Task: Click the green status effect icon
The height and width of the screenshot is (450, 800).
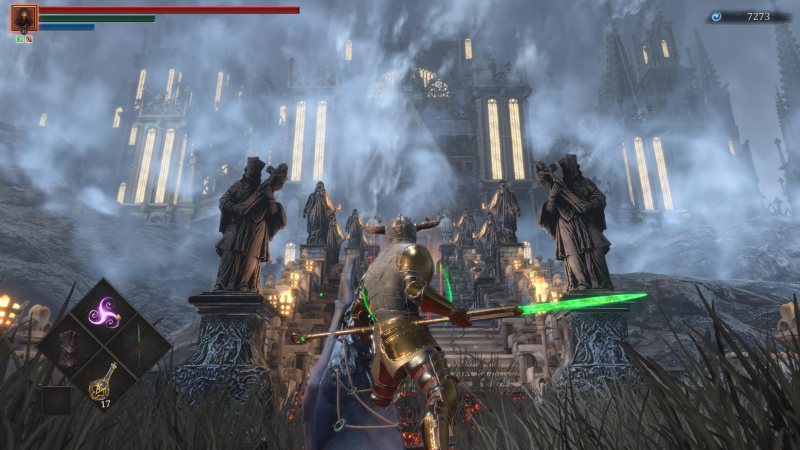Action: point(19,38)
